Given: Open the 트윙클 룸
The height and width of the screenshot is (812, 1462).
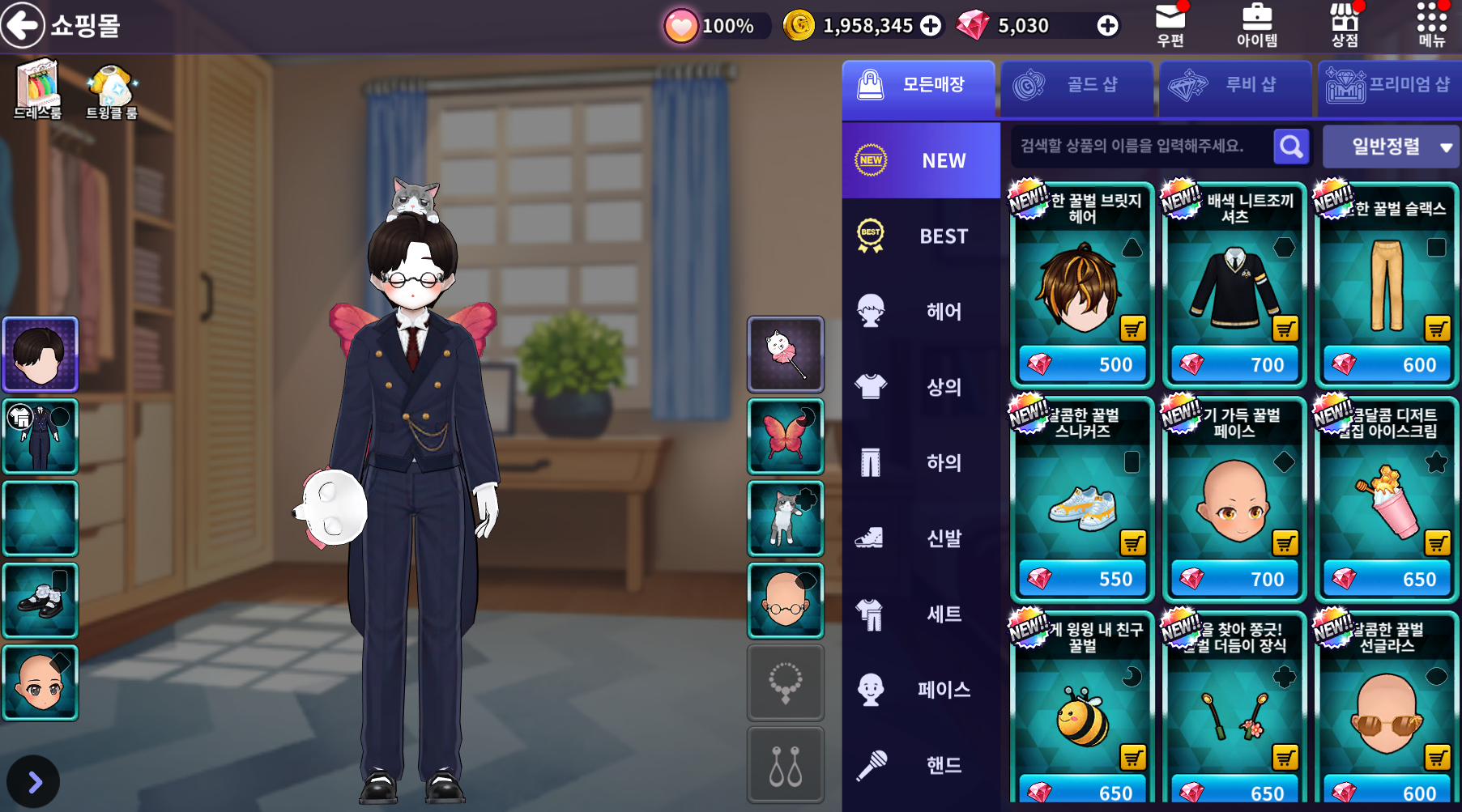Looking at the screenshot, I should tap(112, 91).
